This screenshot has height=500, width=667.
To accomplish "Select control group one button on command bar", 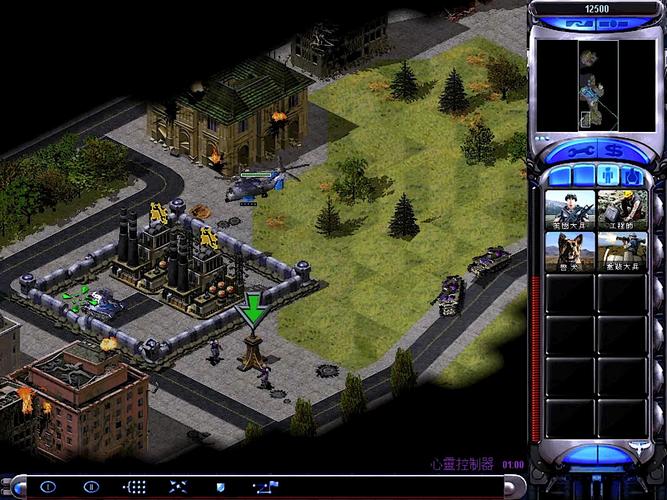I will pyautogui.click(x=48, y=487).
